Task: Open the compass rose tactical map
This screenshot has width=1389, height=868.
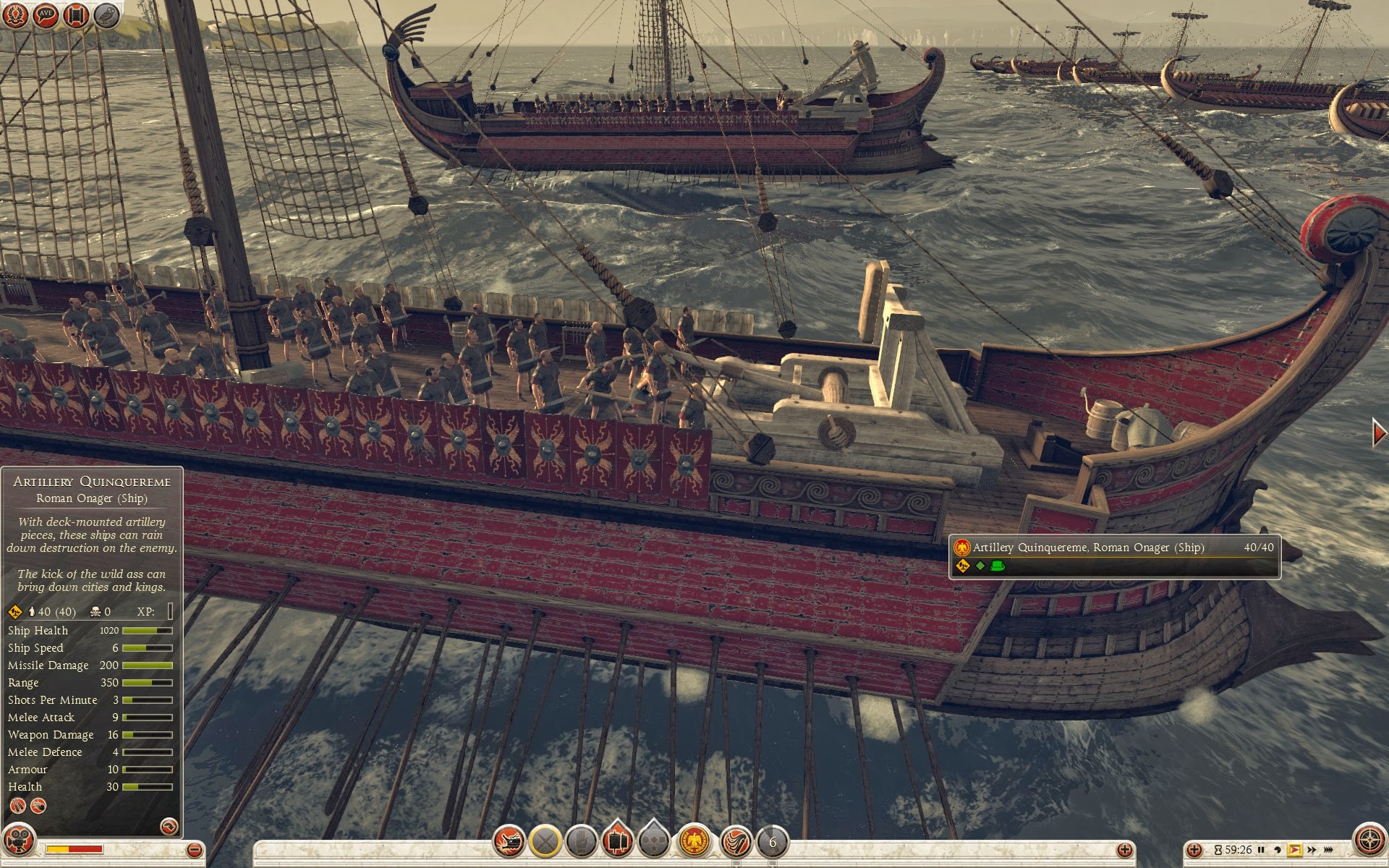Action: [x=1368, y=841]
